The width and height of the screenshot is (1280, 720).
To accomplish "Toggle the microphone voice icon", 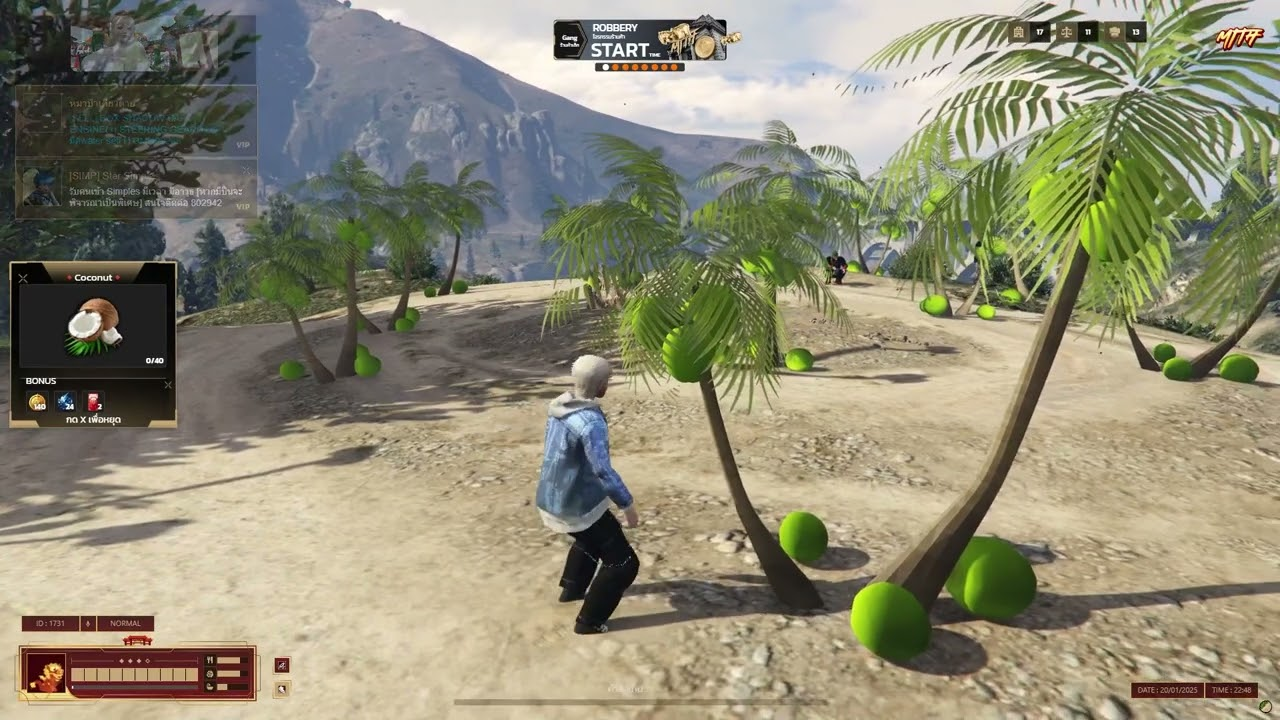I will (88, 623).
